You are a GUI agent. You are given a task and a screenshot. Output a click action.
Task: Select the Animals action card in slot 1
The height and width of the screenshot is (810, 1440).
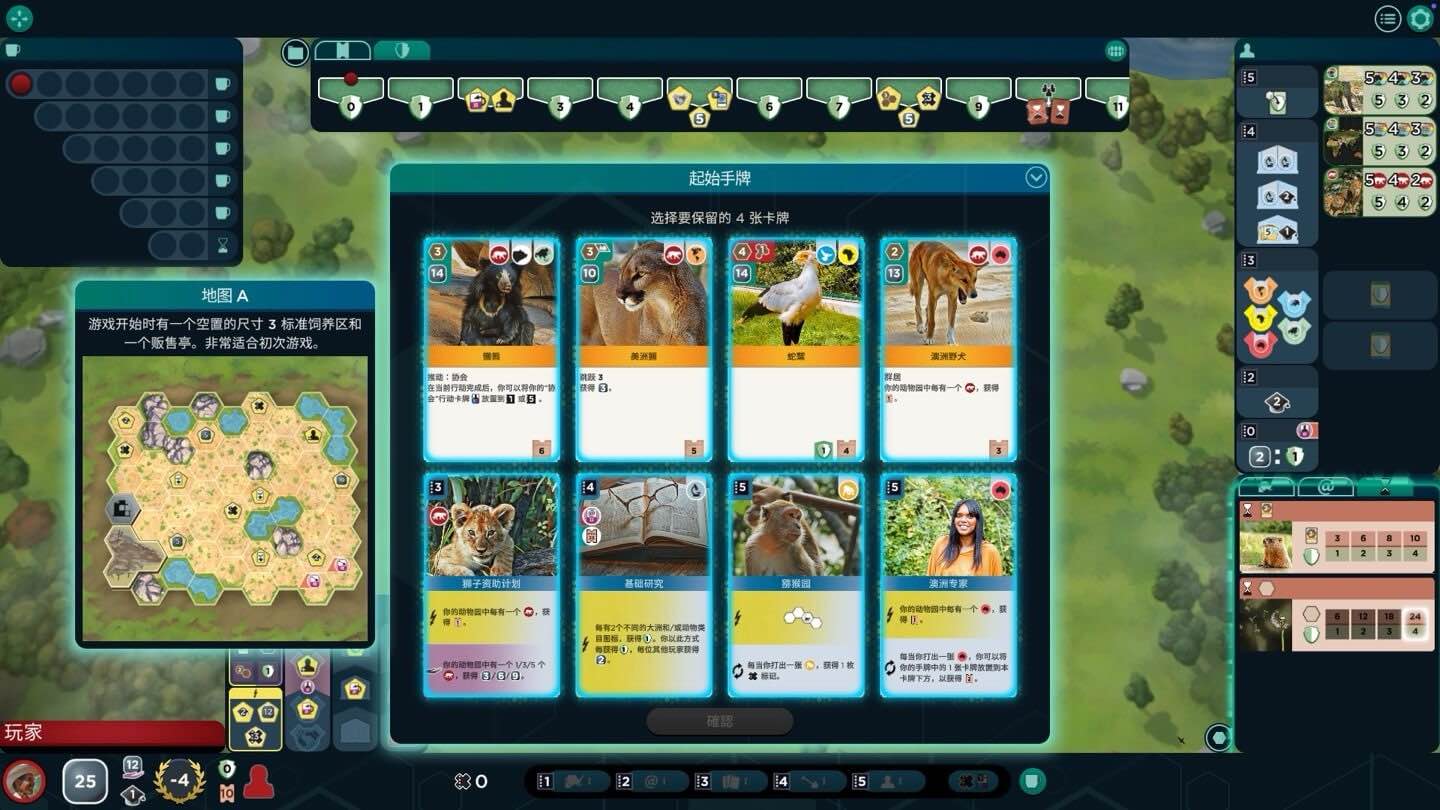(575, 781)
